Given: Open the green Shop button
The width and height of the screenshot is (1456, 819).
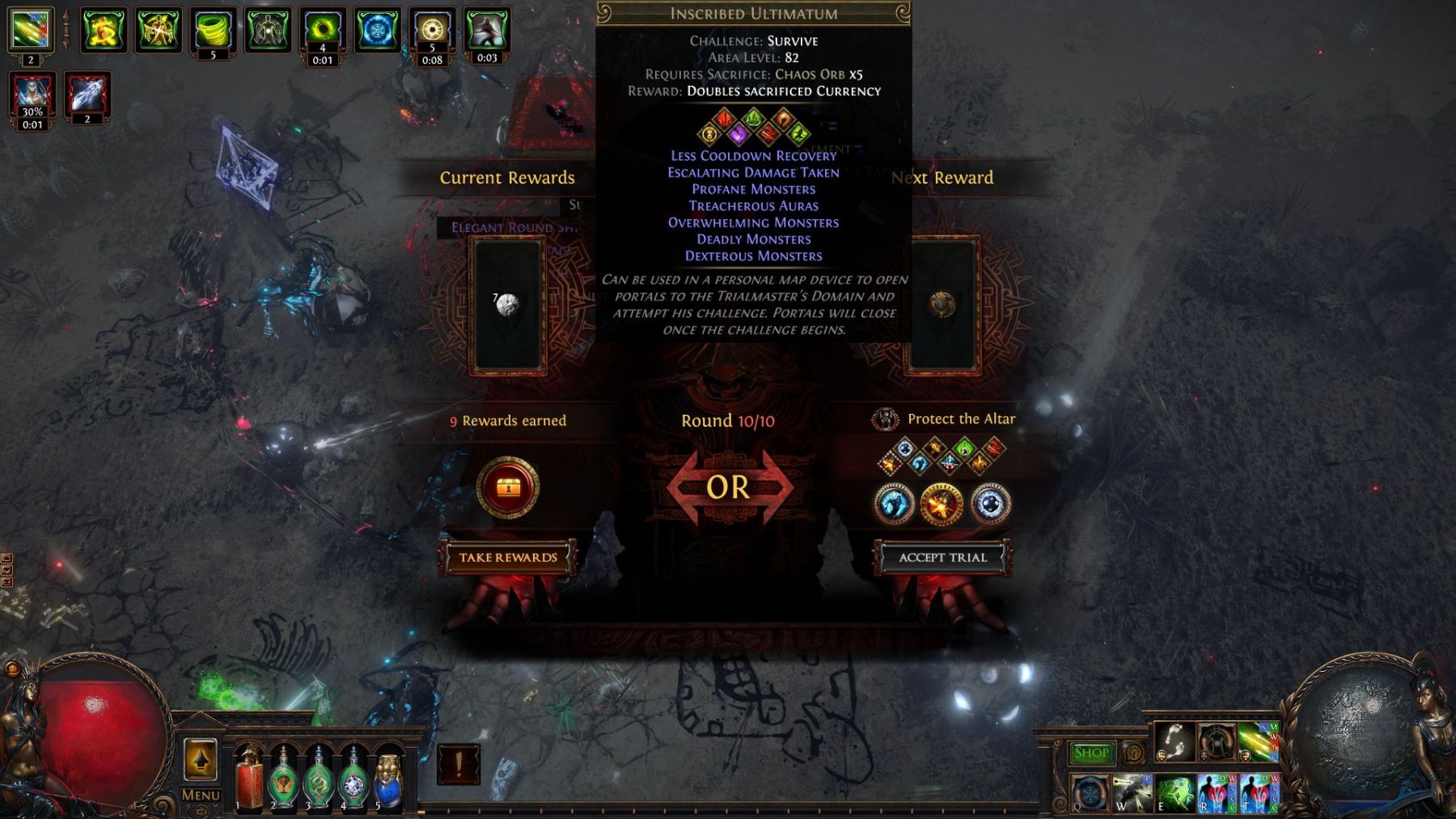Looking at the screenshot, I should pos(1091,754).
